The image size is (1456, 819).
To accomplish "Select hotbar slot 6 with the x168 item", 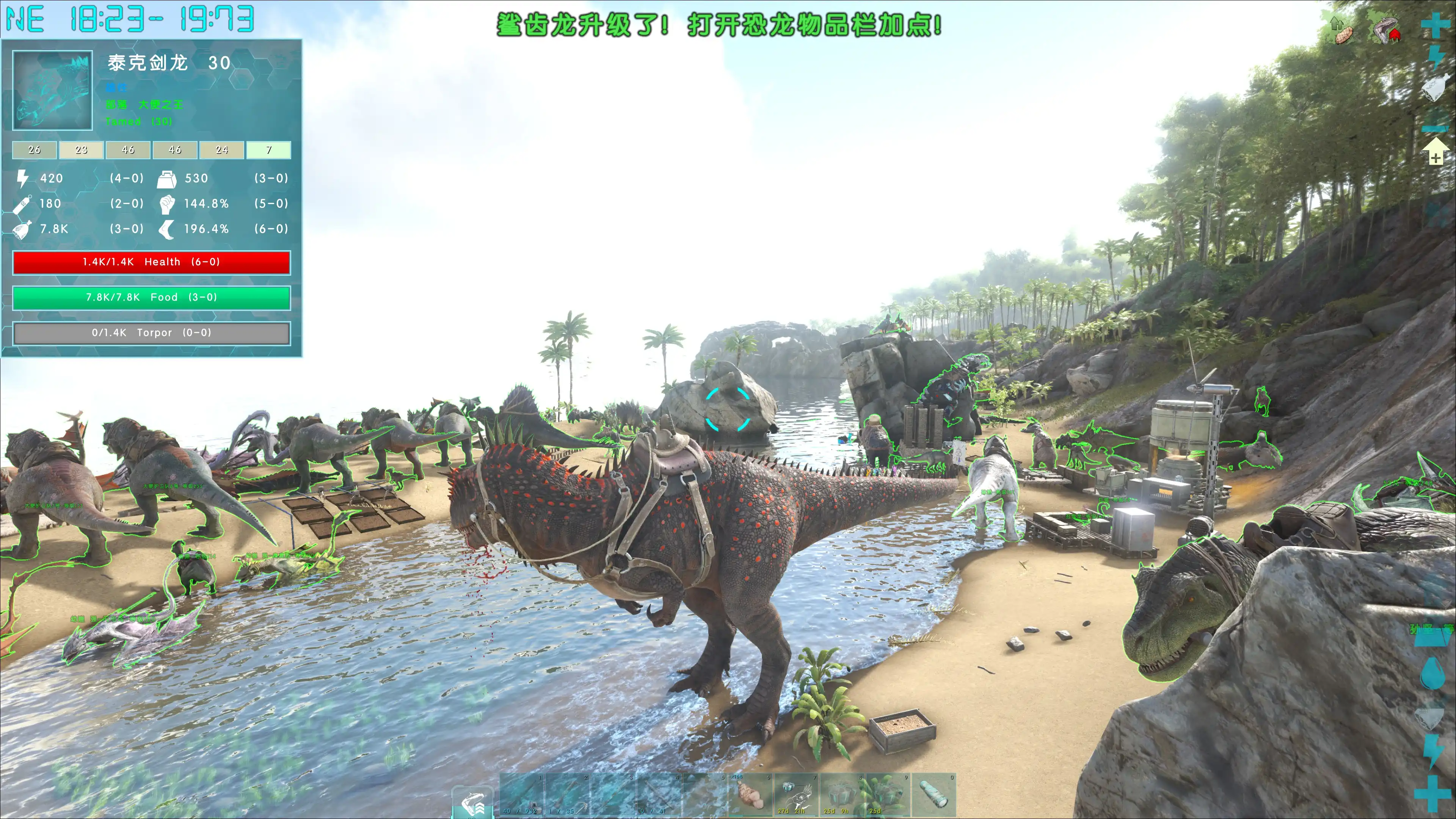I will (751, 795).
